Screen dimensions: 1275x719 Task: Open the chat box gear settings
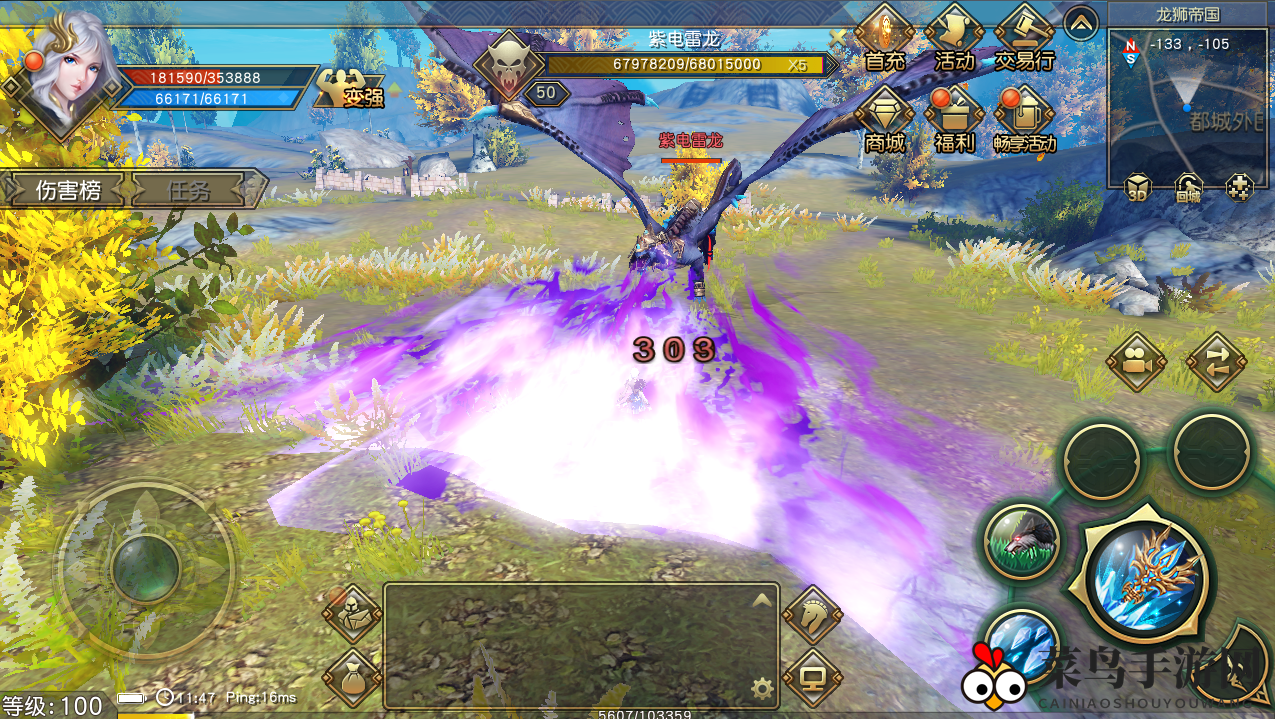coord(762,687)
